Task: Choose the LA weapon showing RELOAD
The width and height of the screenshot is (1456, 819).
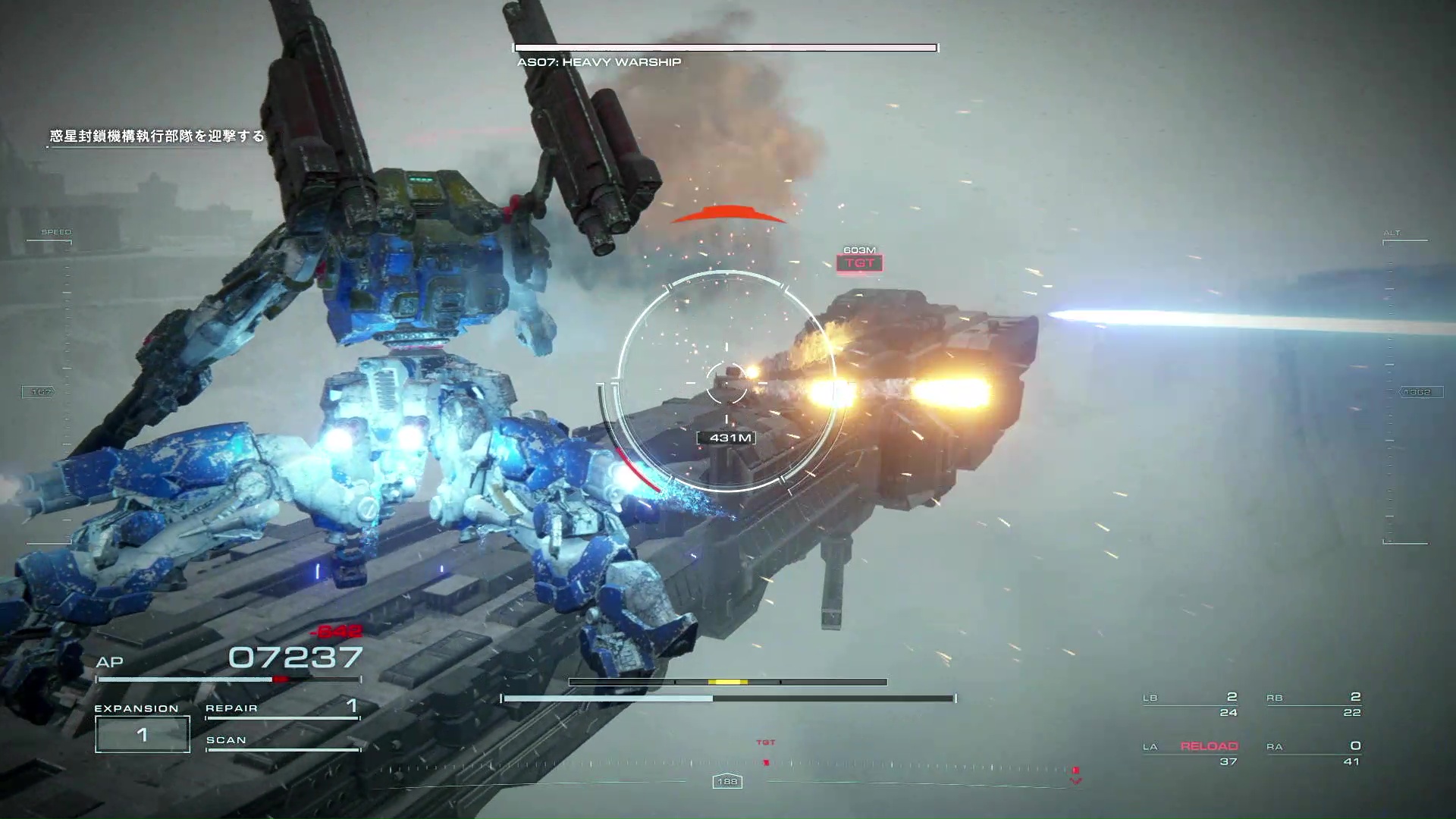Action: point(1191,753)
